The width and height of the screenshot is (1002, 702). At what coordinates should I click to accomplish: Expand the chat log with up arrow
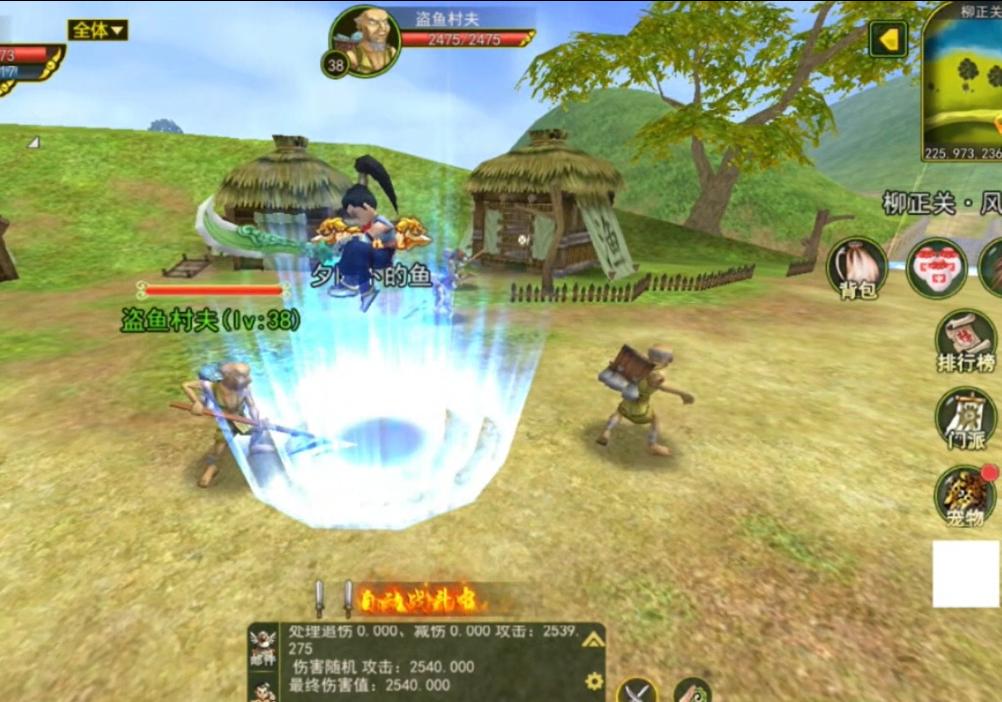tap(593, 640)
